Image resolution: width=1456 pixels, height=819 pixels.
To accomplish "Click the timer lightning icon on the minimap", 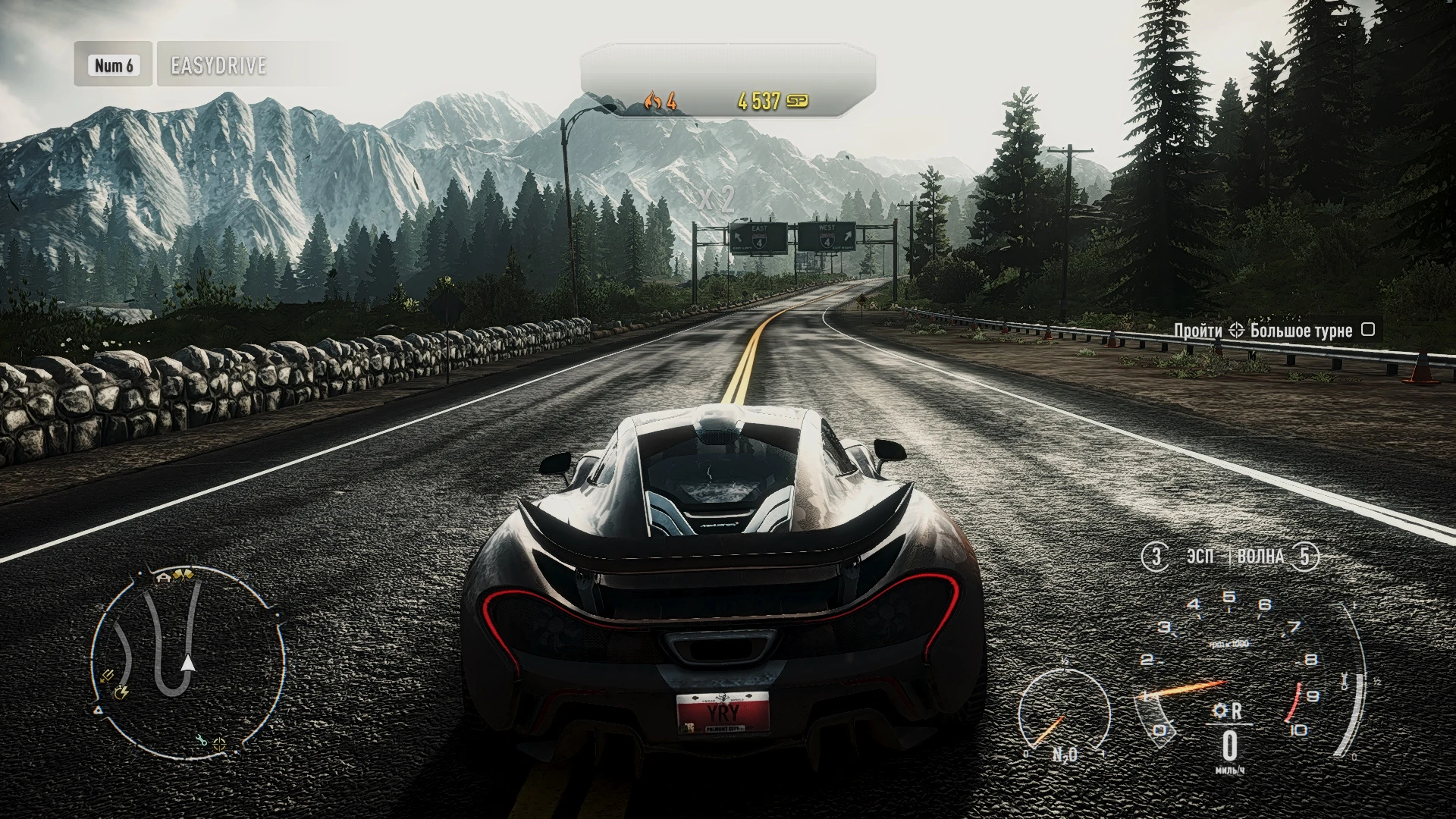I will pos(121,693).
